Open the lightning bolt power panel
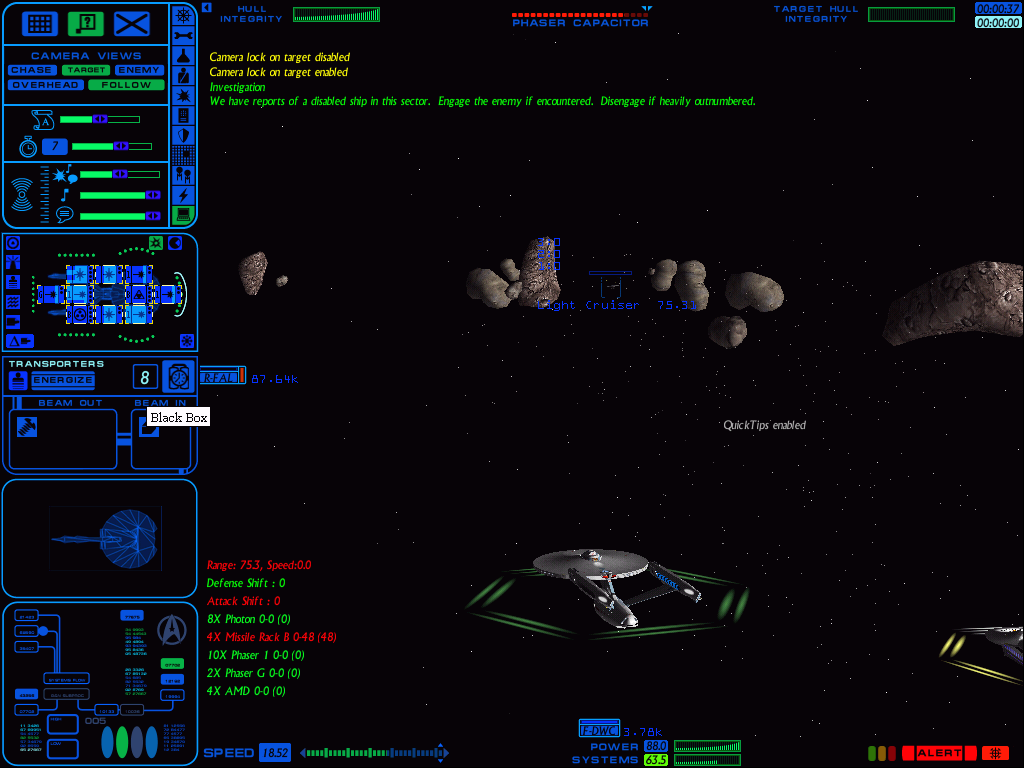This screenshot has width=1024, height=768. click(183, 195)
